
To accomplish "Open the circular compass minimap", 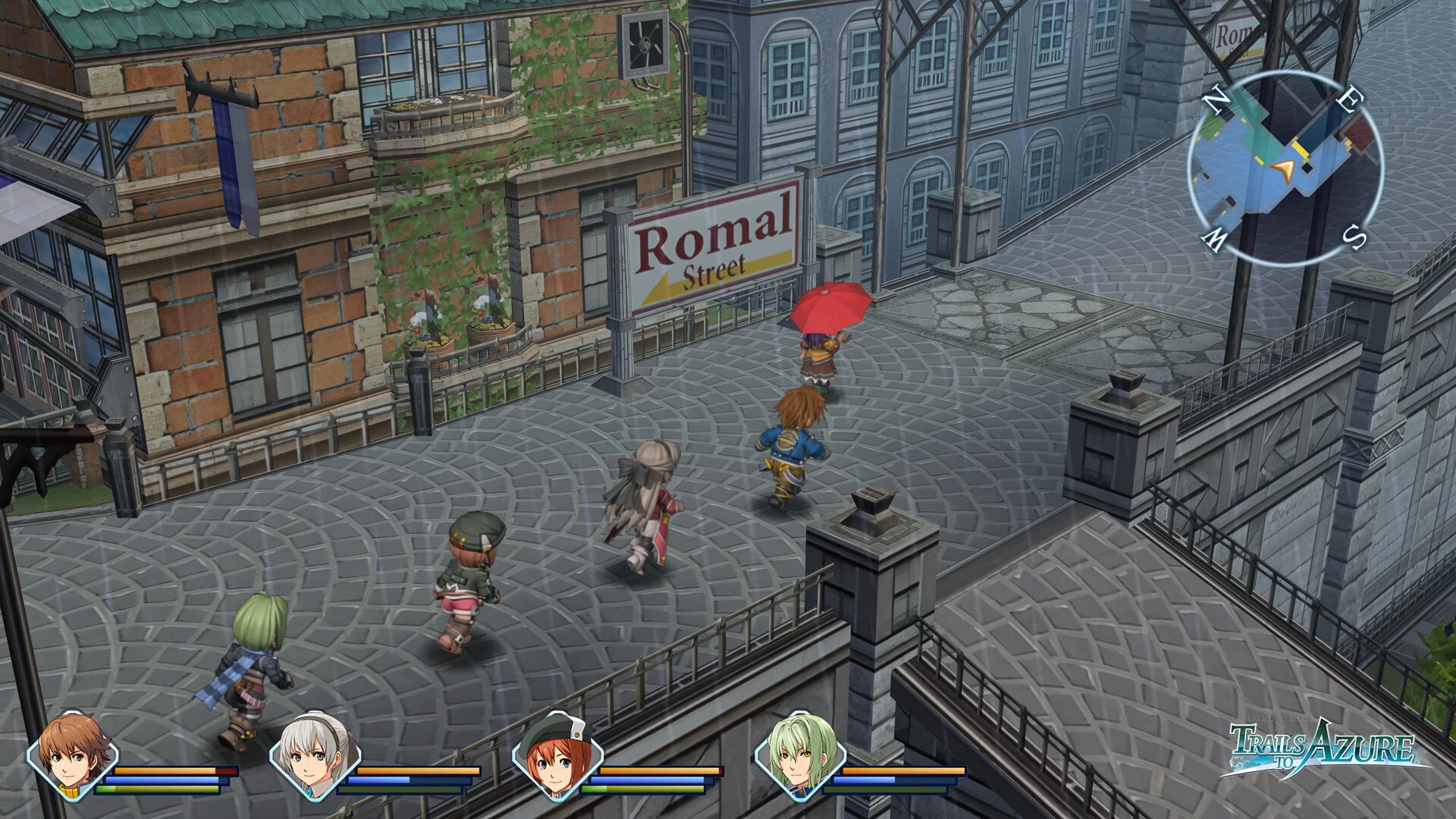I will [x=1285, y=168].
